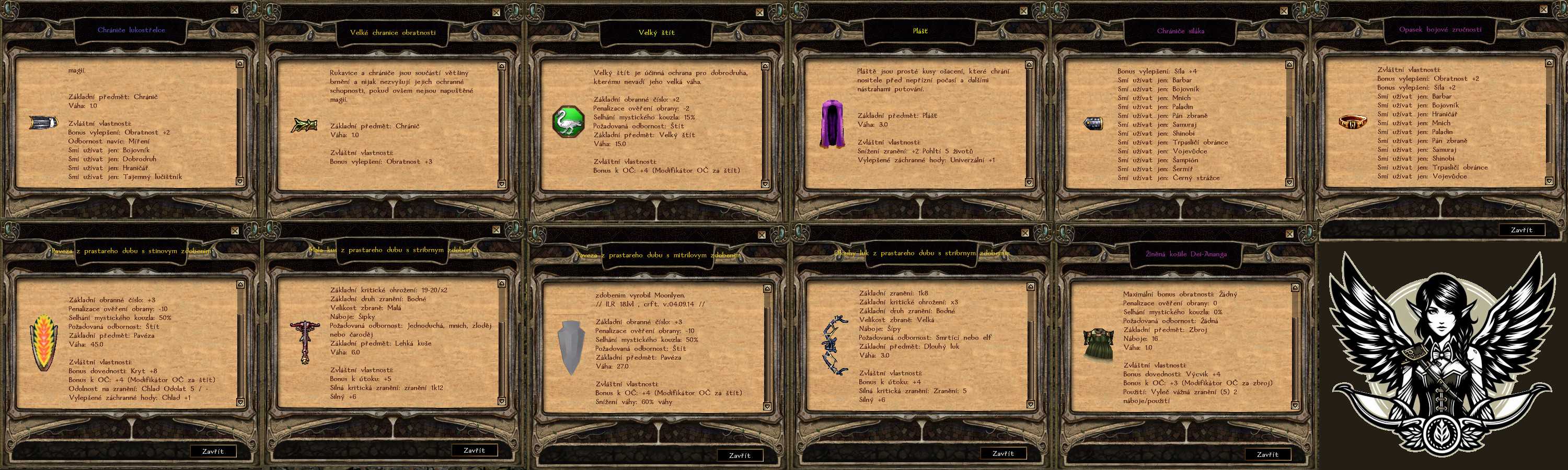Close the Chrániče siláka window with X
1568x470 pixels.
click(1284, 10)
